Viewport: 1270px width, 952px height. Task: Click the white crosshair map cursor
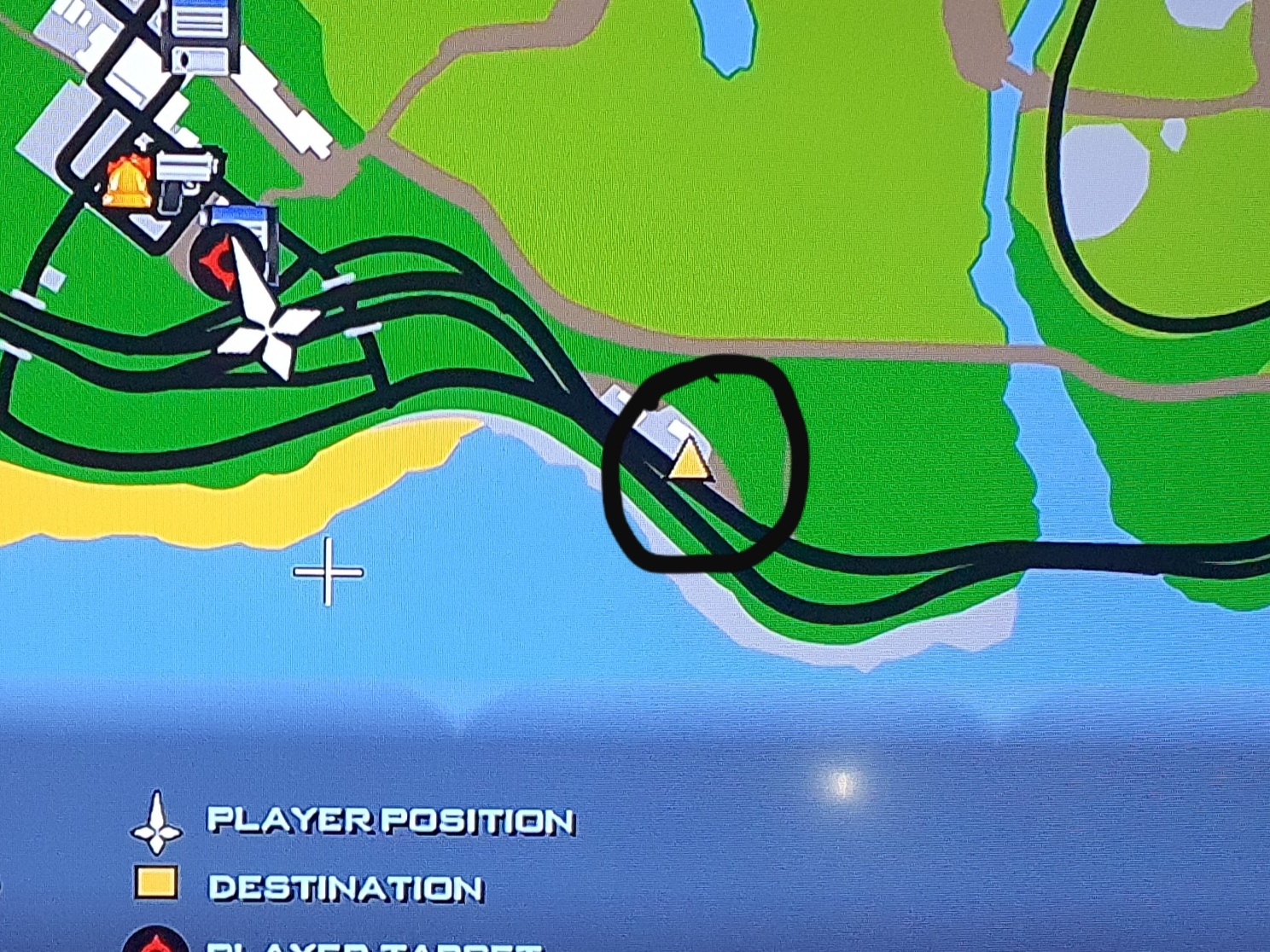click(329, 571)
